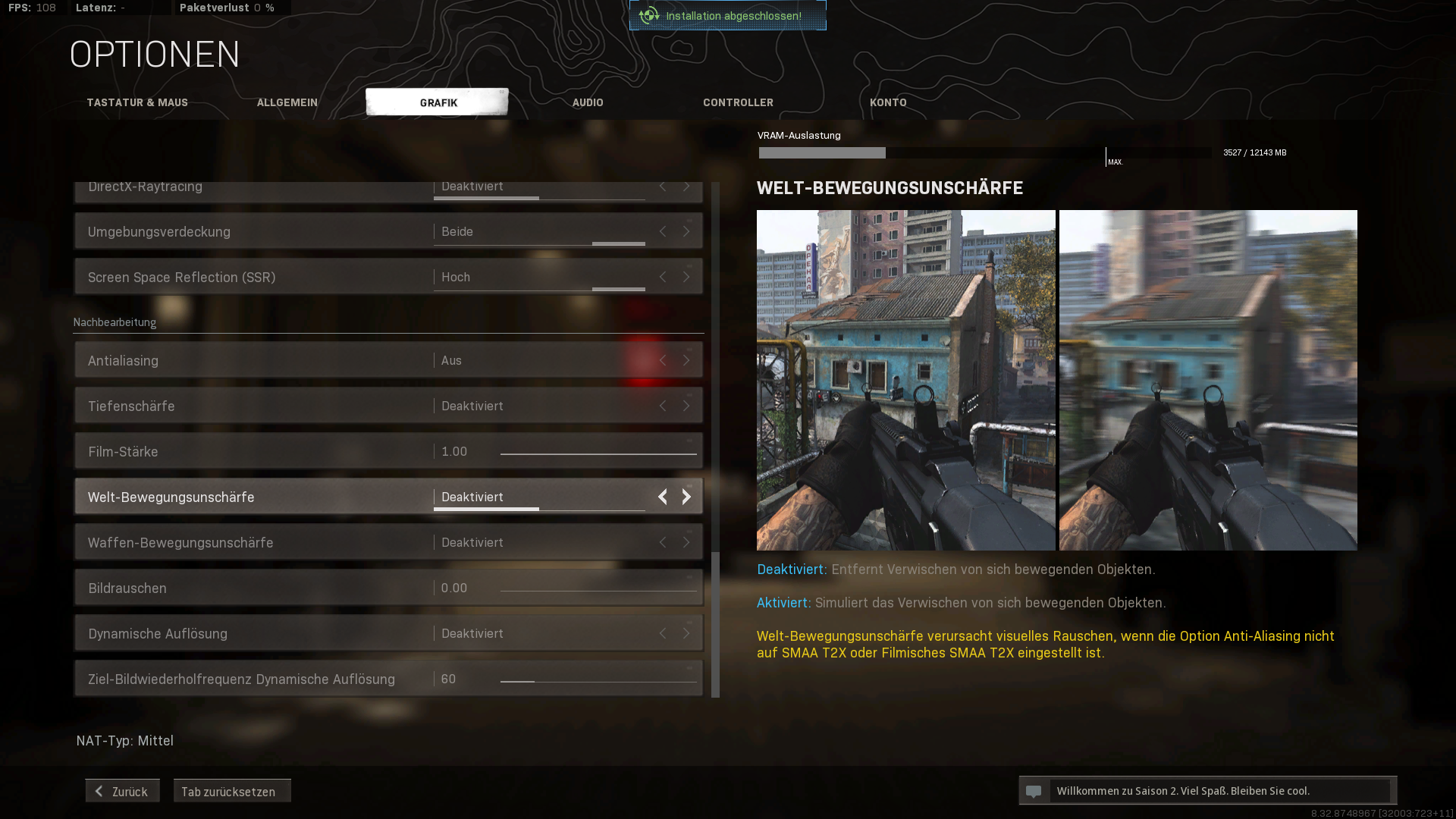Click right arrow beside Welt-Bewegungsunschärfe
This screenshot has height=819, width=1456.
click(686, 497)
